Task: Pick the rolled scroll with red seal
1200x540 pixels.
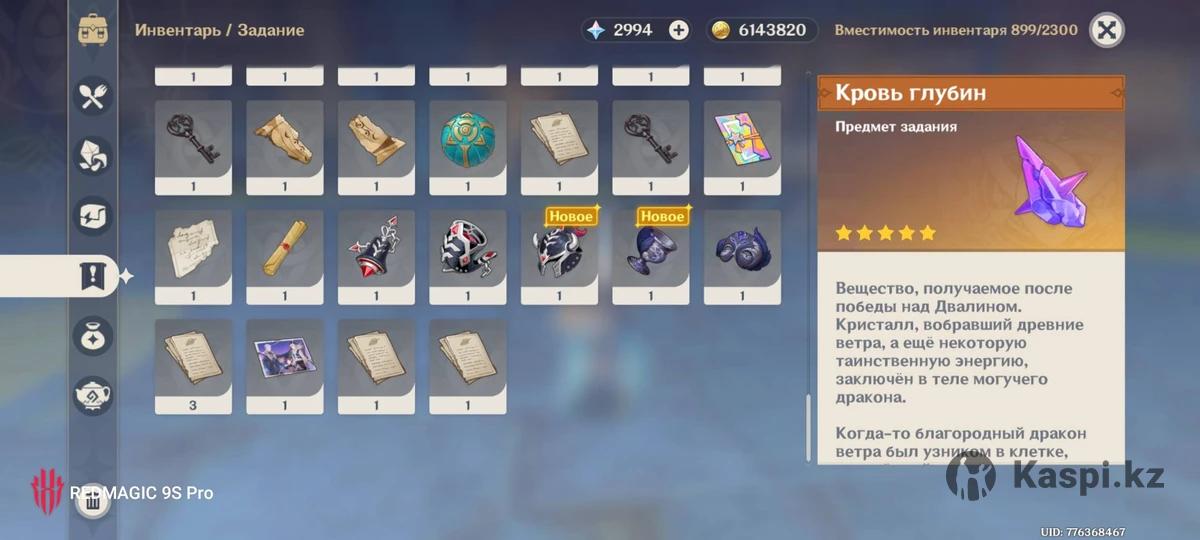Action: (285, 250)
